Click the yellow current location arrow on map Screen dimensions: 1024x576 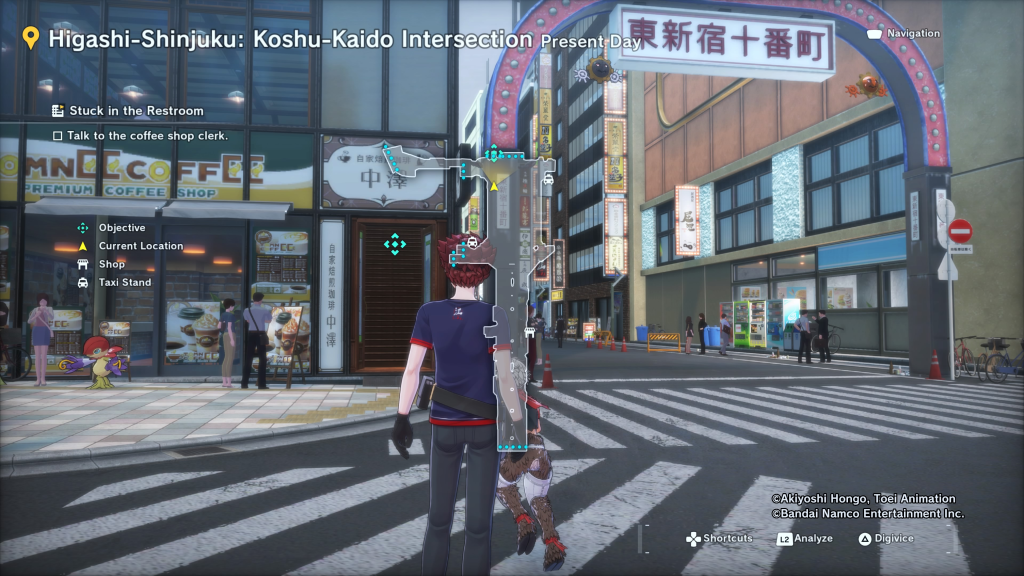click(493, 186)
